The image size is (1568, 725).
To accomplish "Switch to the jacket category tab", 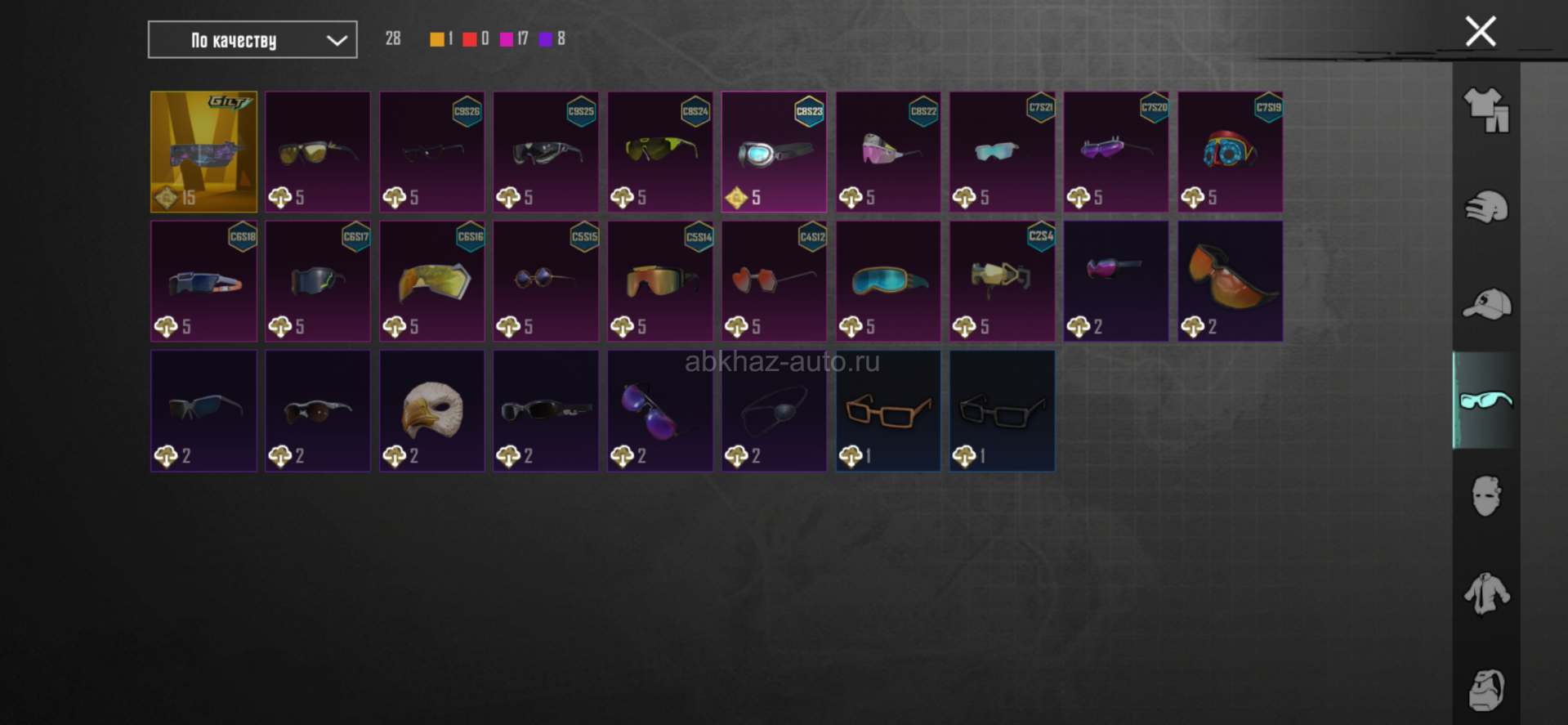I will pos(1485,593).
